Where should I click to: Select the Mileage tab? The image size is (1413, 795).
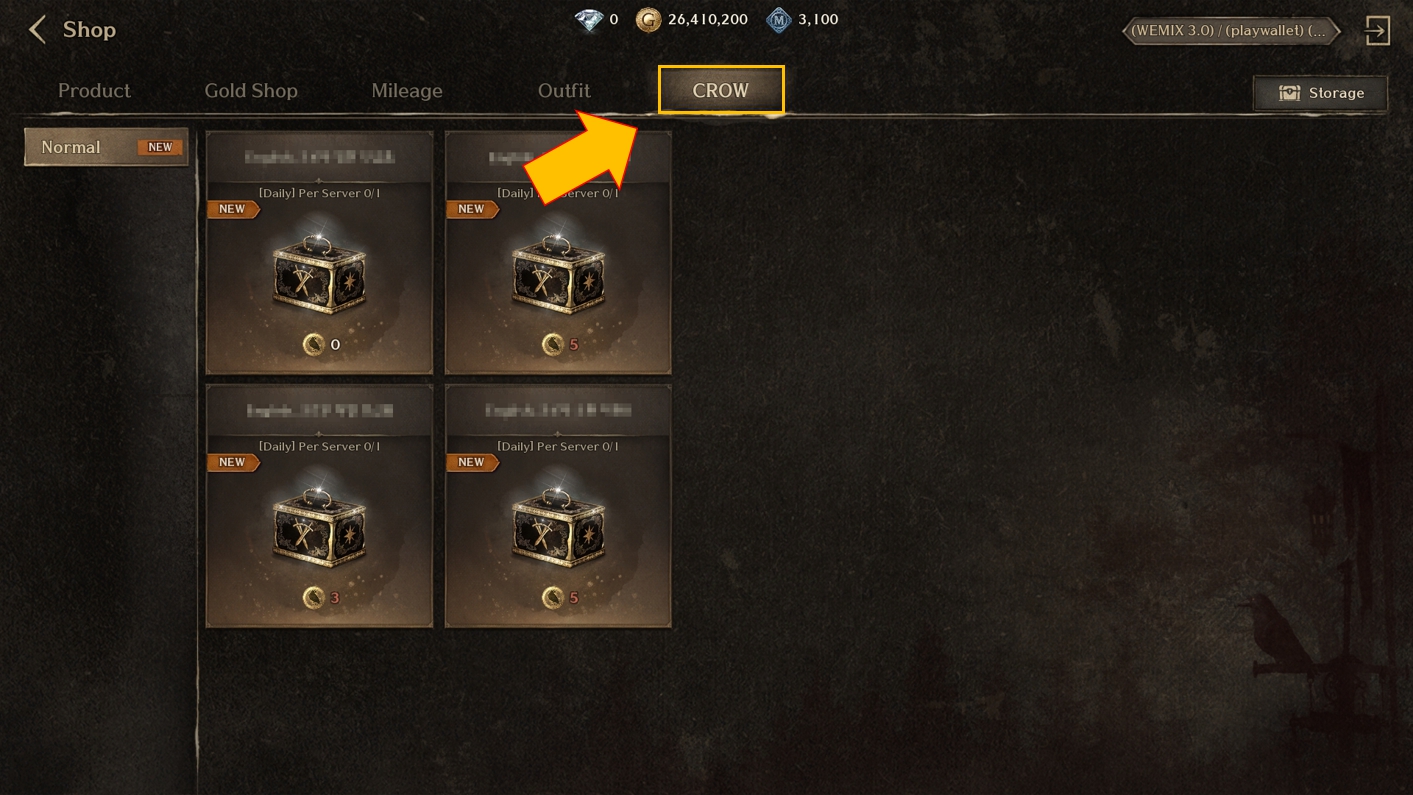(407, 91)
